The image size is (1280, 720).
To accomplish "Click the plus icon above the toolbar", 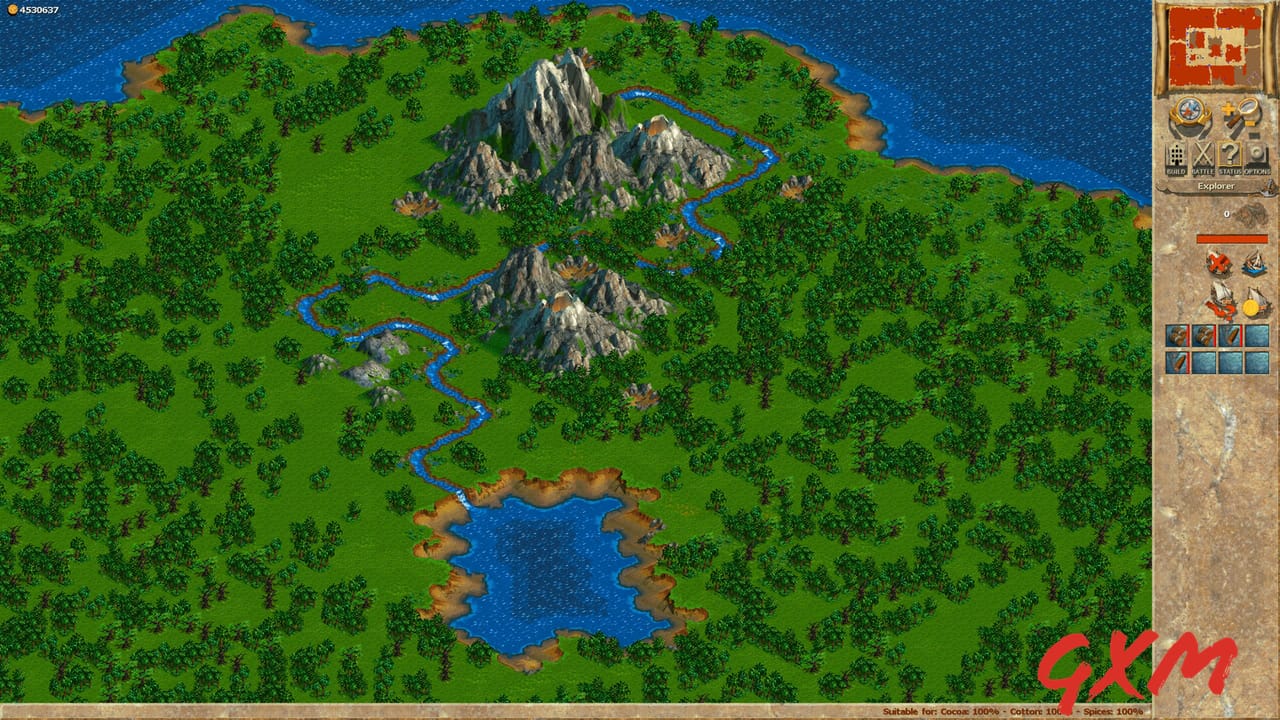I will (x=1228, y=107).
